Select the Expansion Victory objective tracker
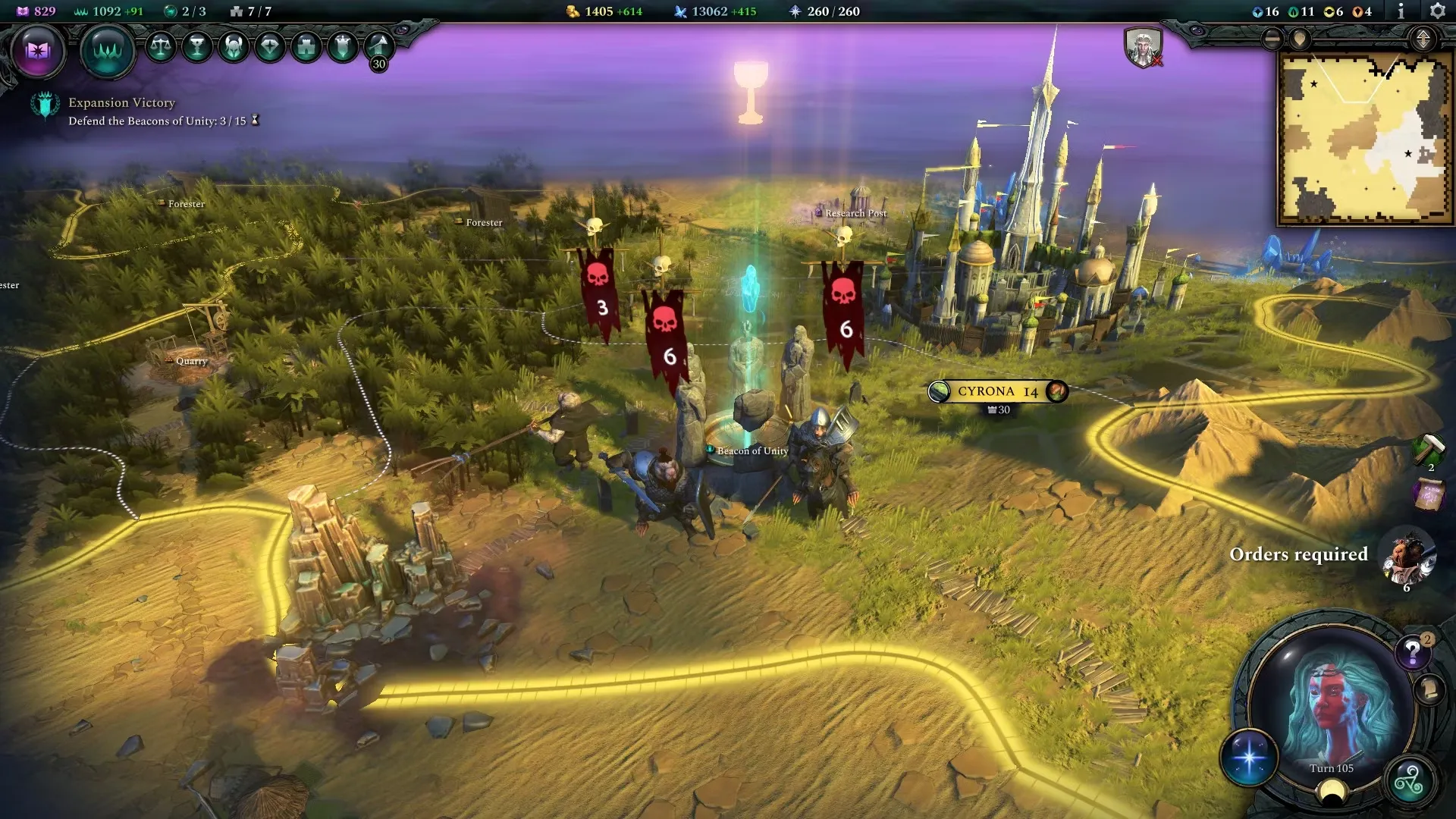 tap(121, 111)
